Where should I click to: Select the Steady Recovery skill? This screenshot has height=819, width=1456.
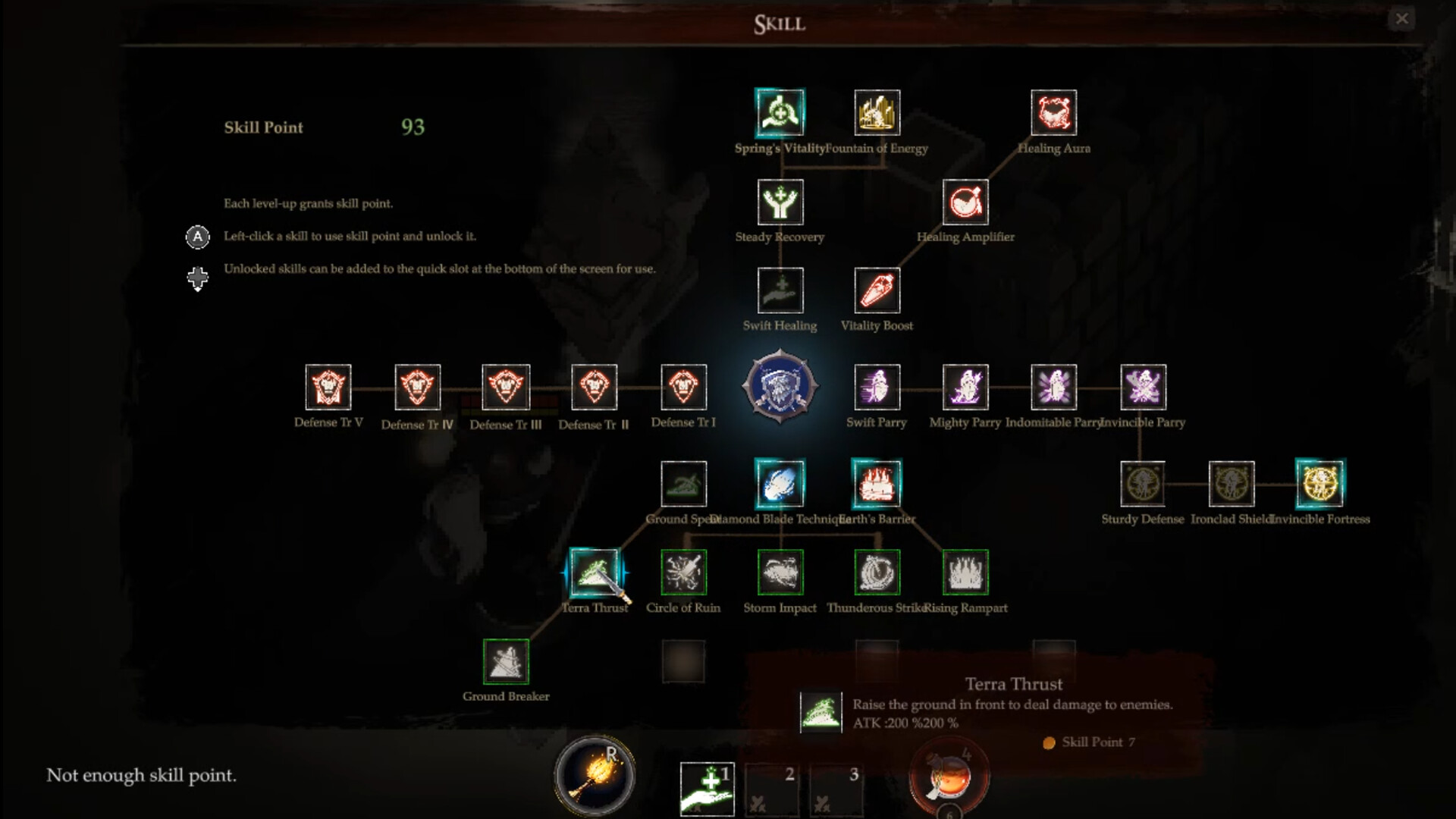780,202
